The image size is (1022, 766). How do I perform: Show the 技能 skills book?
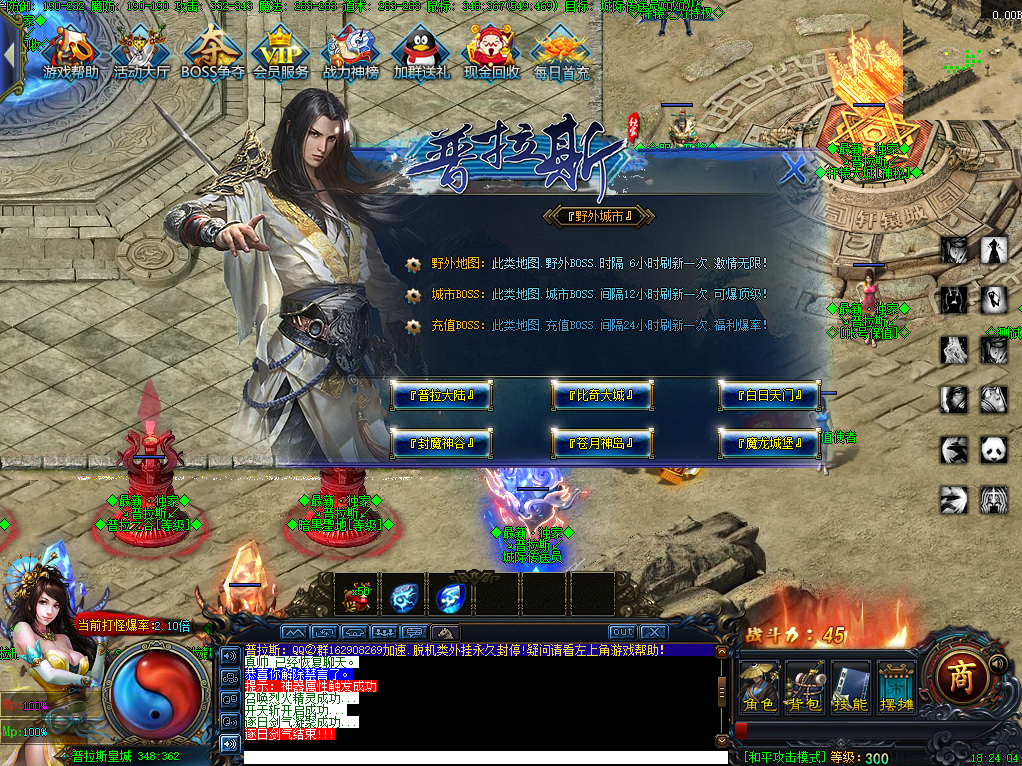pyautogui.click(x=851, y=686)
